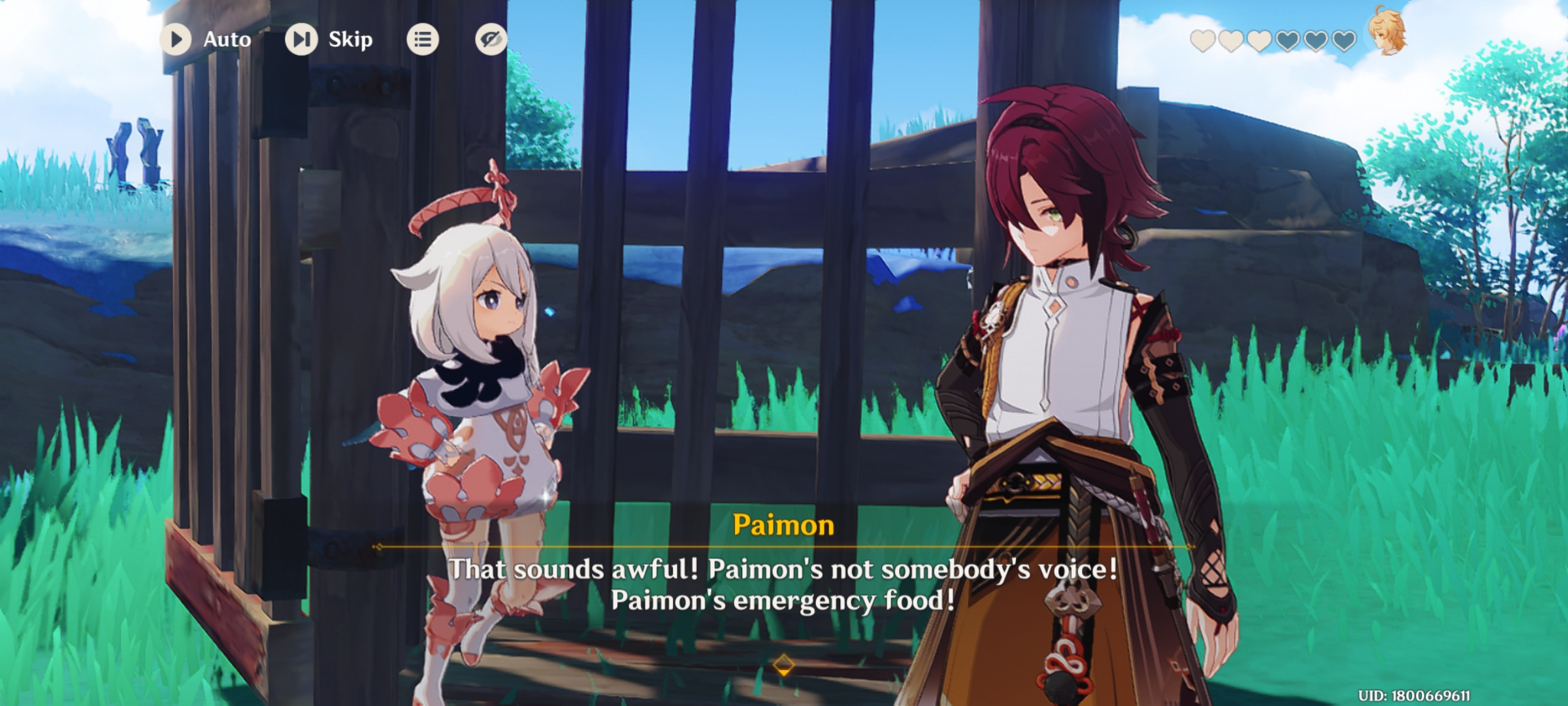Open the dialogue history list icon
The width and height of the screenshot is (1568, 706).
pos(422,39)
